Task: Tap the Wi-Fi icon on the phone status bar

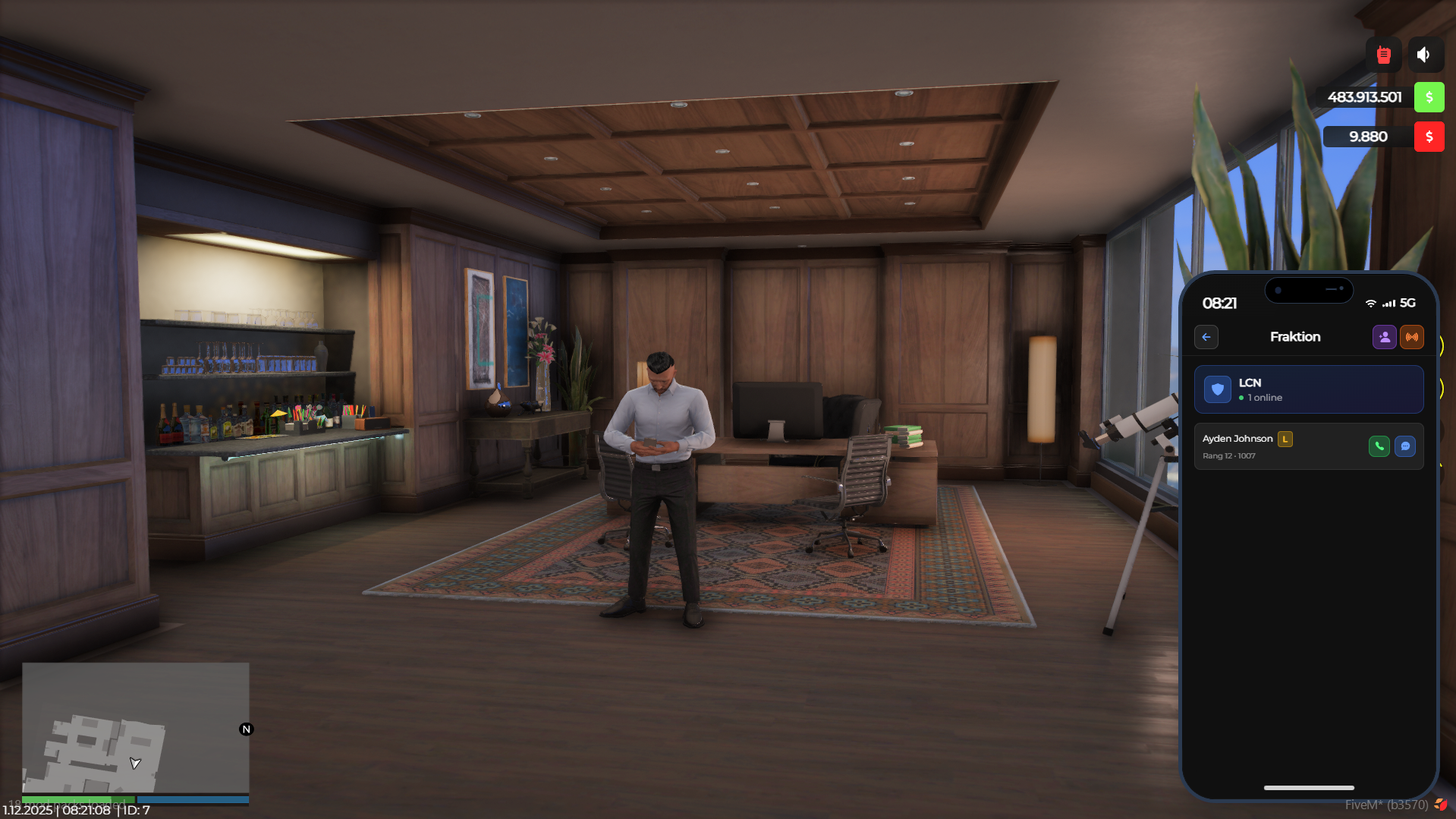Action: coord(1370,303)
